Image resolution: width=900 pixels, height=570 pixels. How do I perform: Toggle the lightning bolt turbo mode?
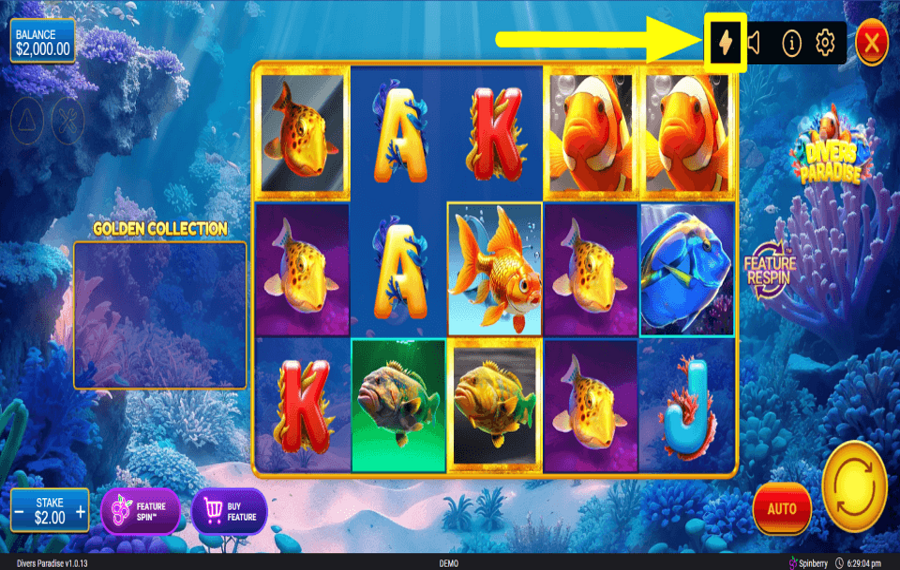coord(725,42)
